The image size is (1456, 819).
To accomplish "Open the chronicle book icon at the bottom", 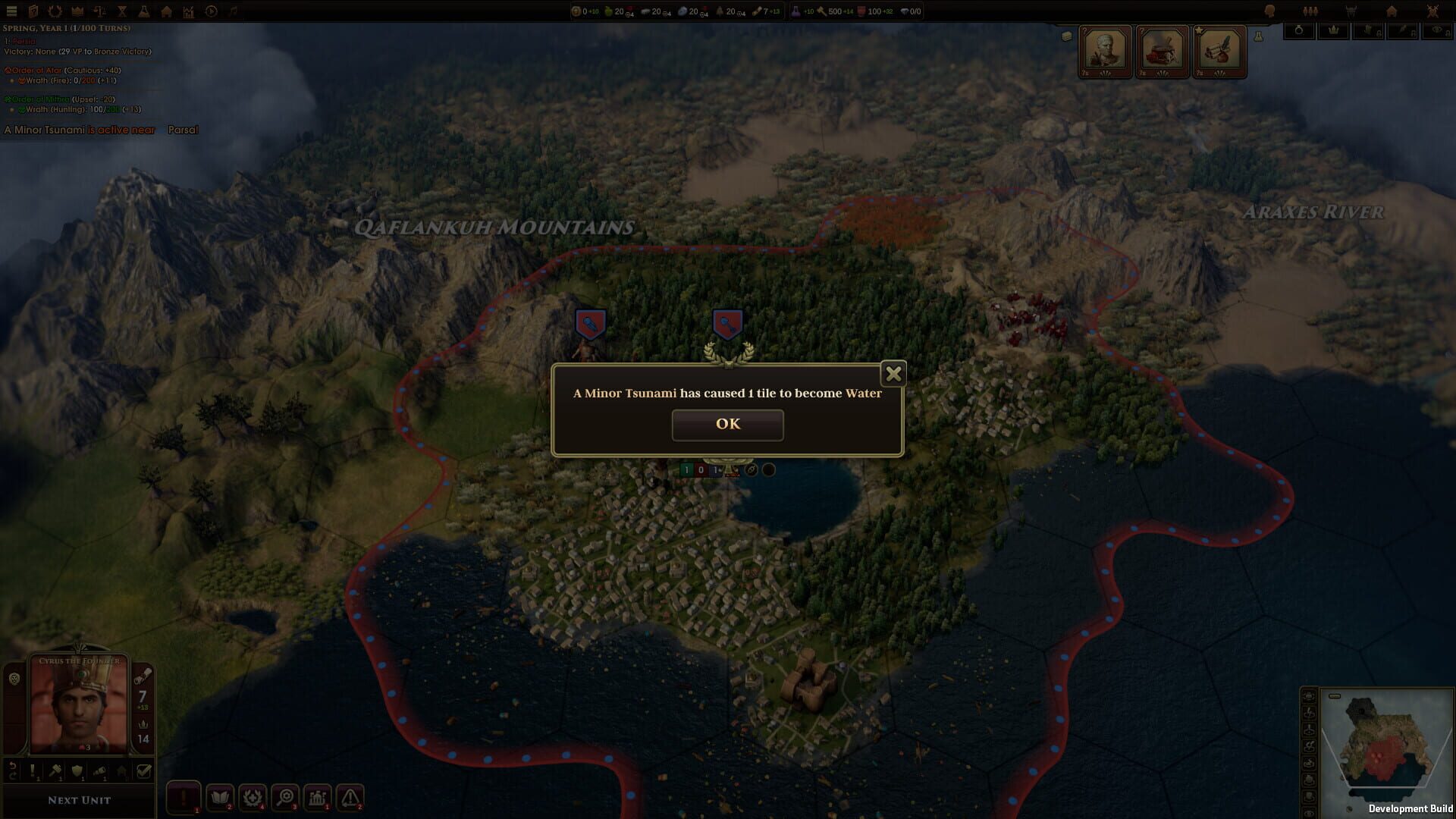I will [x=221, y=799].
